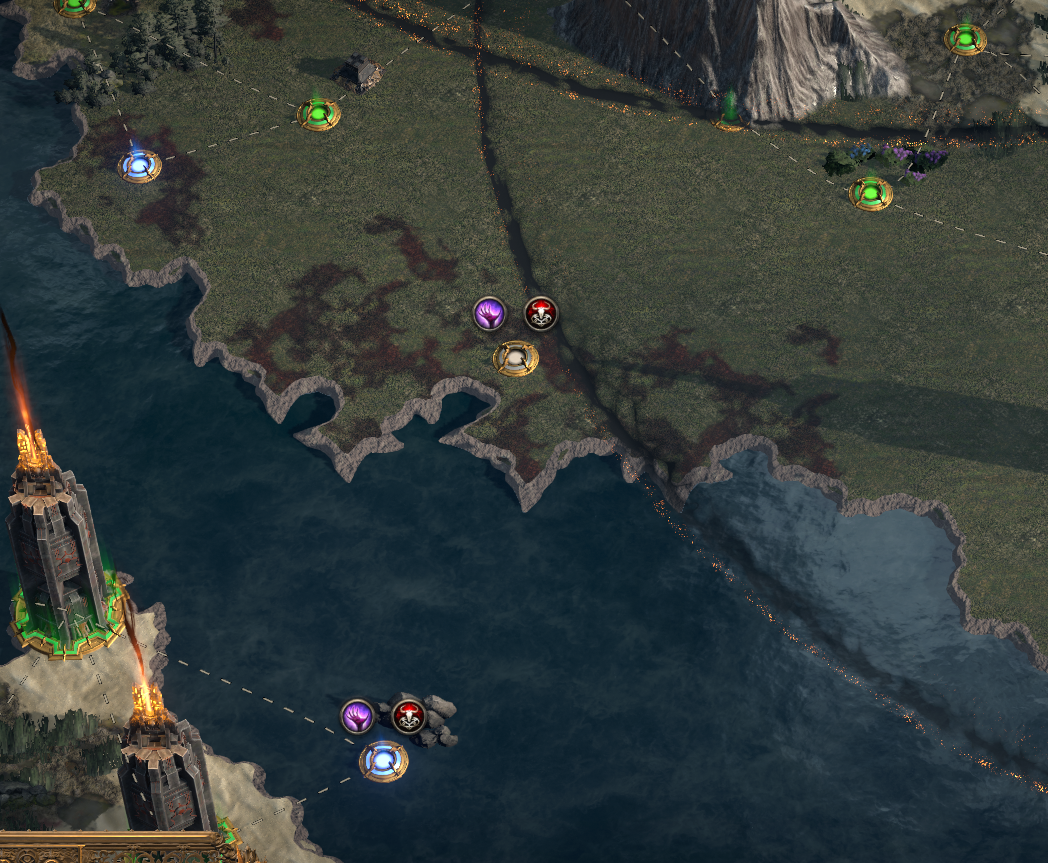Click the purple hand icon above the white node
Viewport: 1048px width, 863px height.
click(489, 314)
